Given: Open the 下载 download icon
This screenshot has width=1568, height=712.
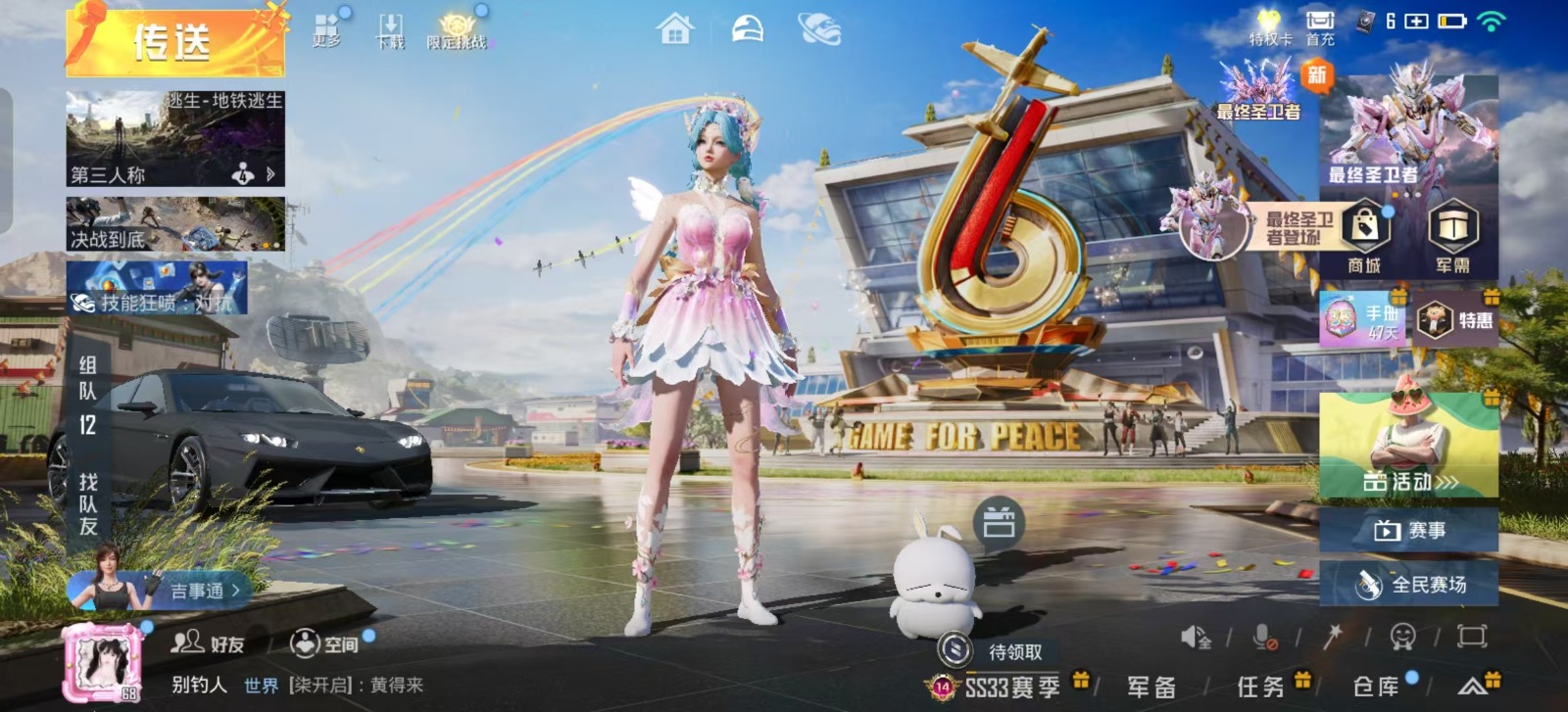Looking at the screenshot, I should point(390,31).
